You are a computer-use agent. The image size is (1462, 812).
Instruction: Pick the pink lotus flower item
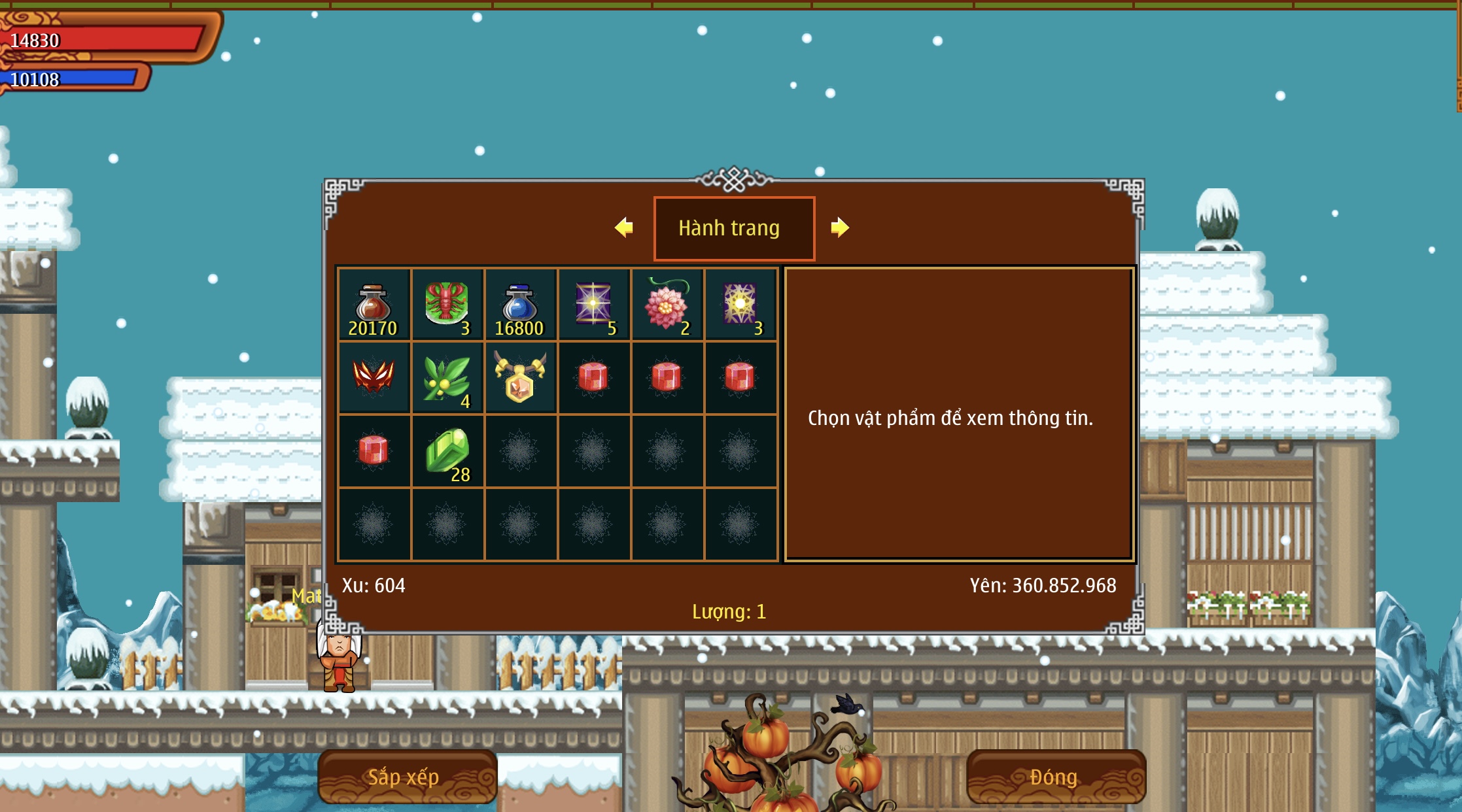[x=667, y=305]
